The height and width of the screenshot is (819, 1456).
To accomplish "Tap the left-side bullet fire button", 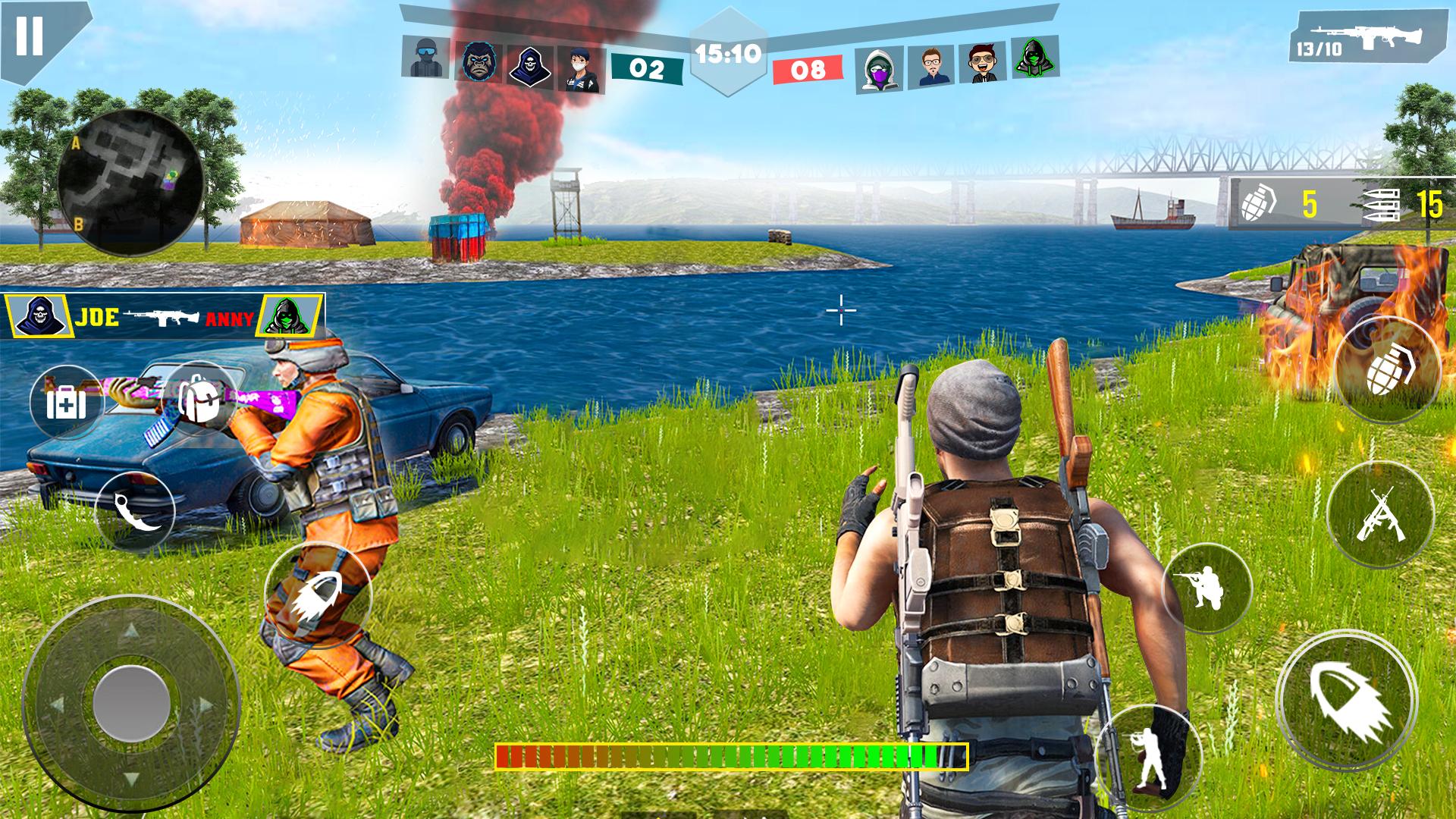I will pos(318,596).
